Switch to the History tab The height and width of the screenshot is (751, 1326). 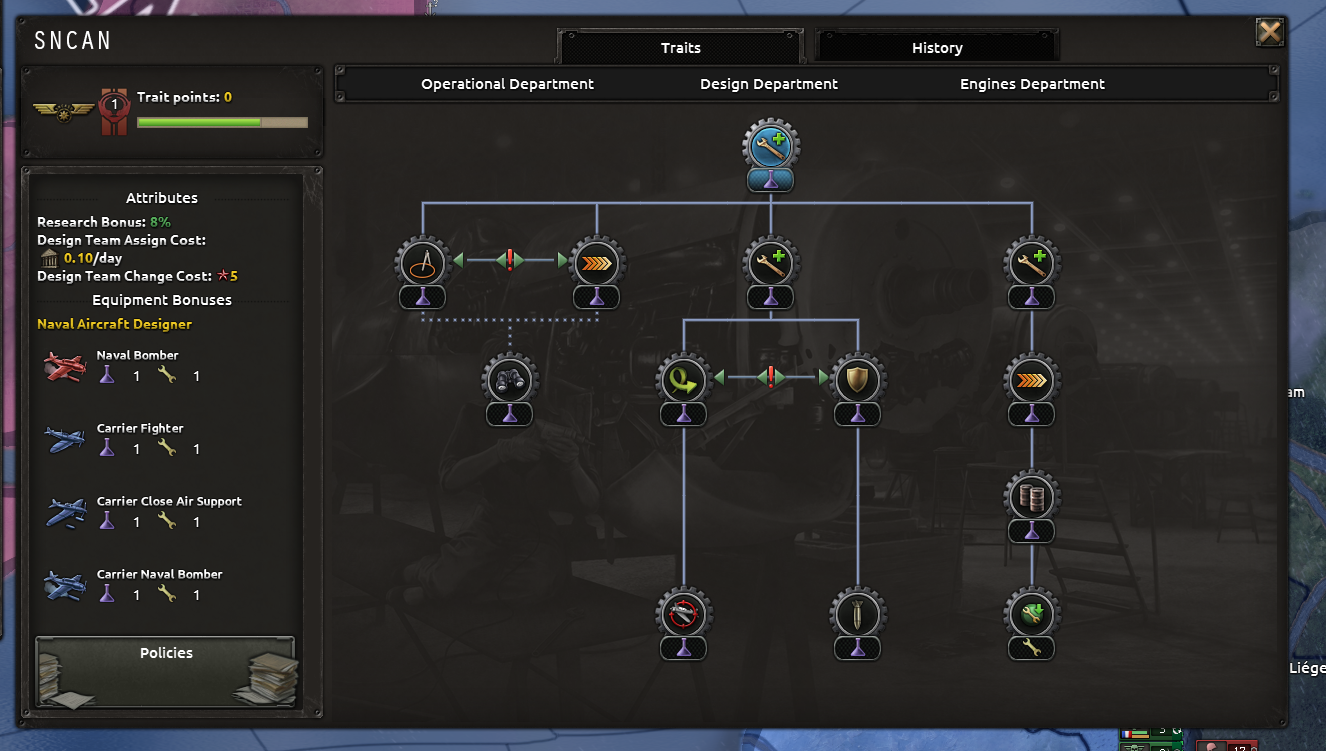point(936,47)
